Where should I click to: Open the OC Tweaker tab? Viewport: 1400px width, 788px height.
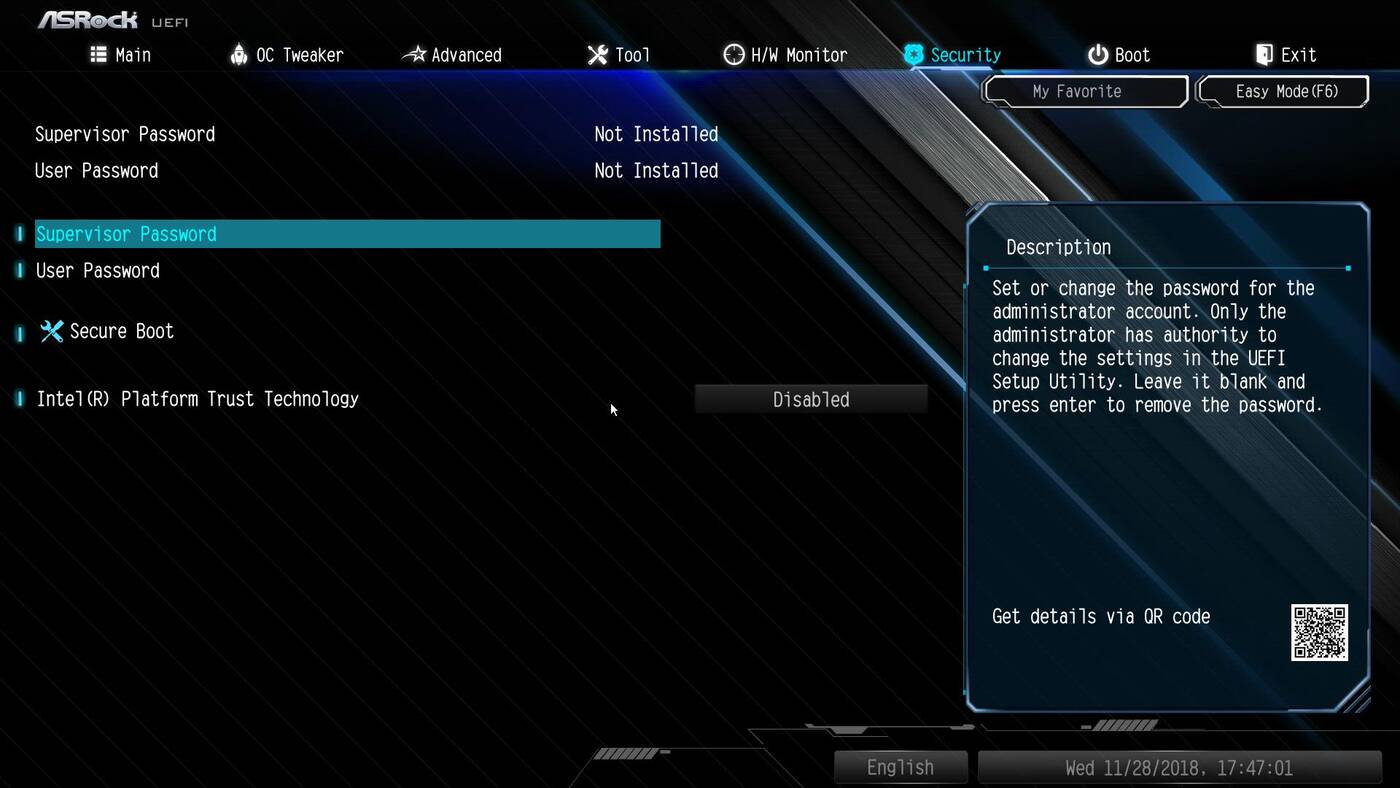(286, 55)
